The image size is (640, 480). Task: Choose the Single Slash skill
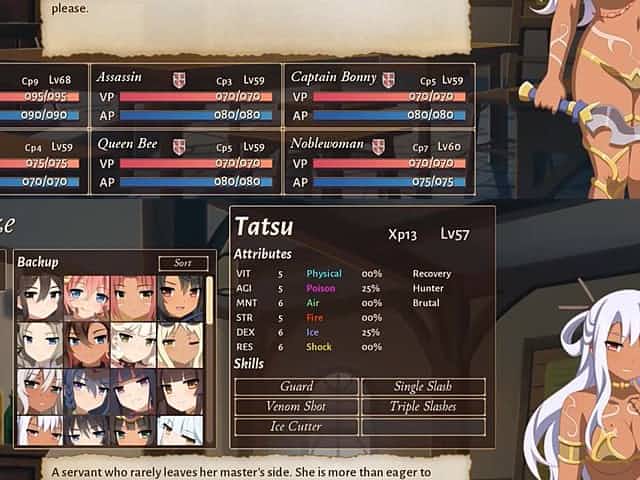click(x=423, y=387)
